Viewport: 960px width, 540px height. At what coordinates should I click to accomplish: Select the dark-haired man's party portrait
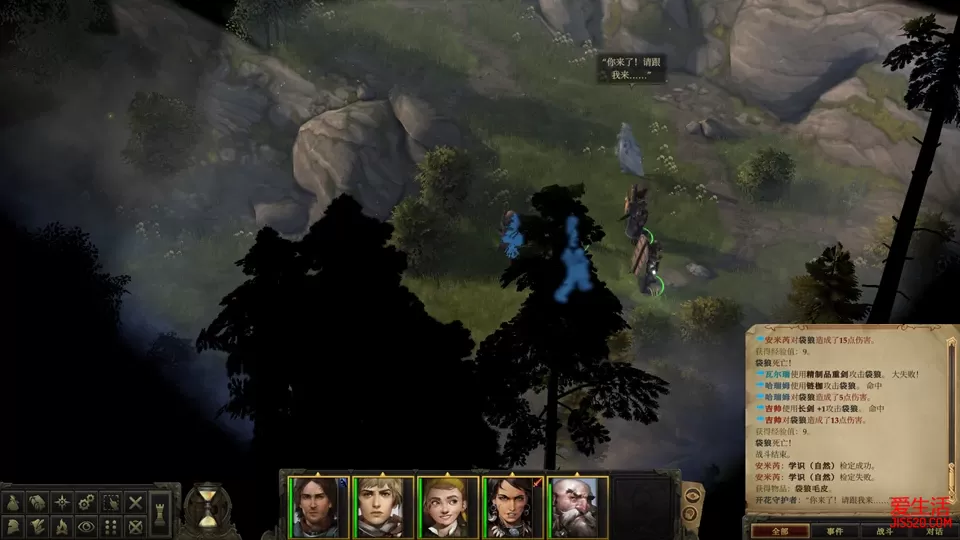click(x=319, y=506)
